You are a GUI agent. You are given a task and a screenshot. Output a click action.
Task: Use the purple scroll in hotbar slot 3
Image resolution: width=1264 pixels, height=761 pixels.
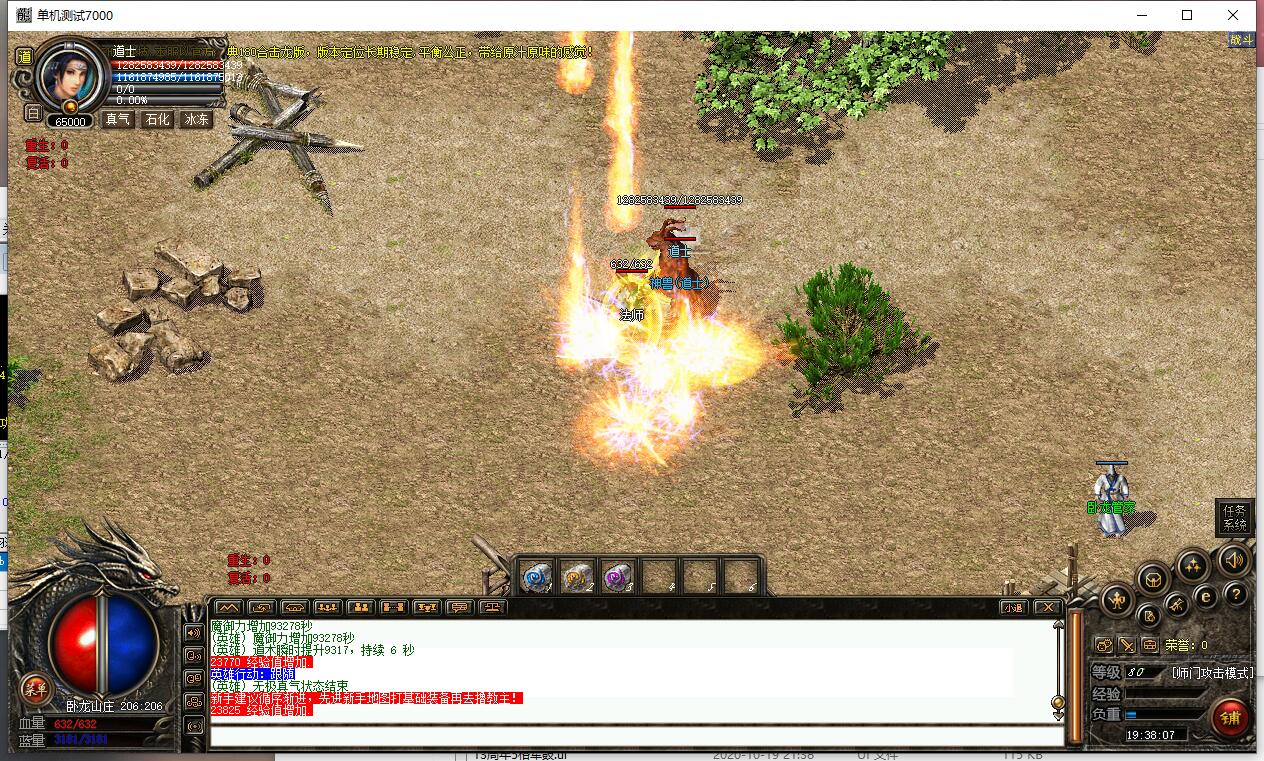pyautogui.click(x=617, y=576)
